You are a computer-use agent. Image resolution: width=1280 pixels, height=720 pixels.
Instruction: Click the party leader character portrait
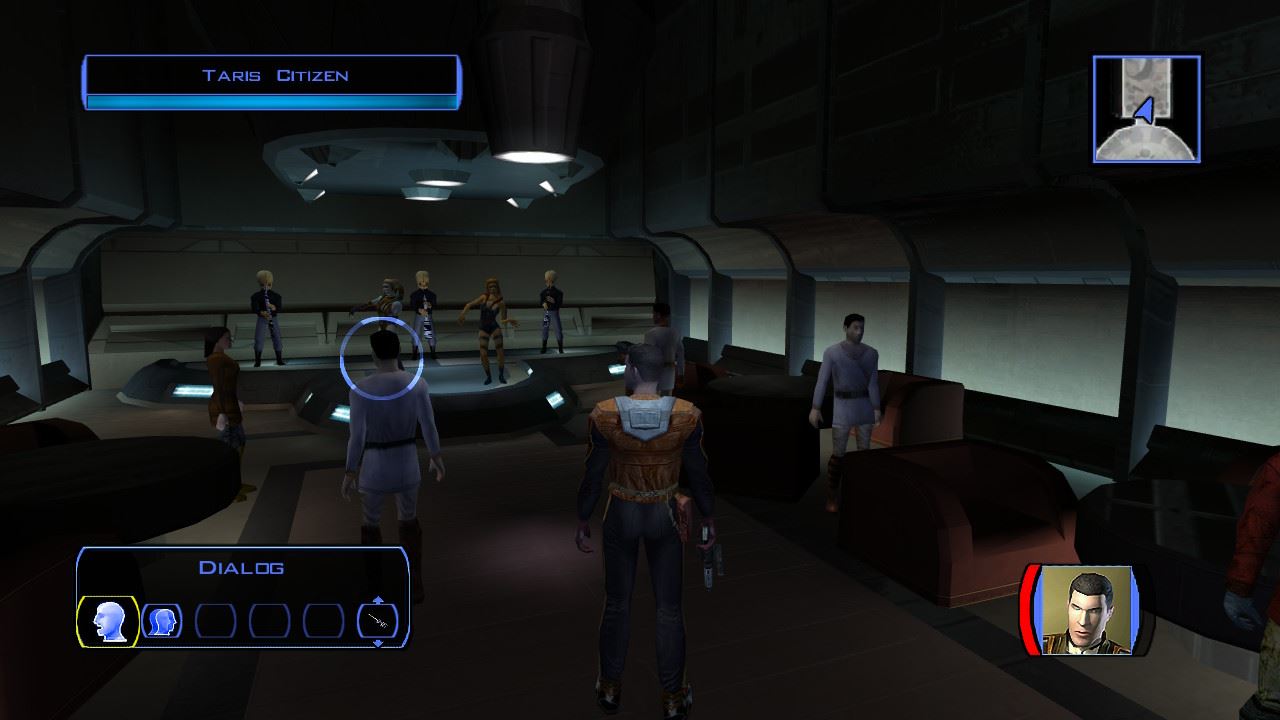pos(1087,610)
